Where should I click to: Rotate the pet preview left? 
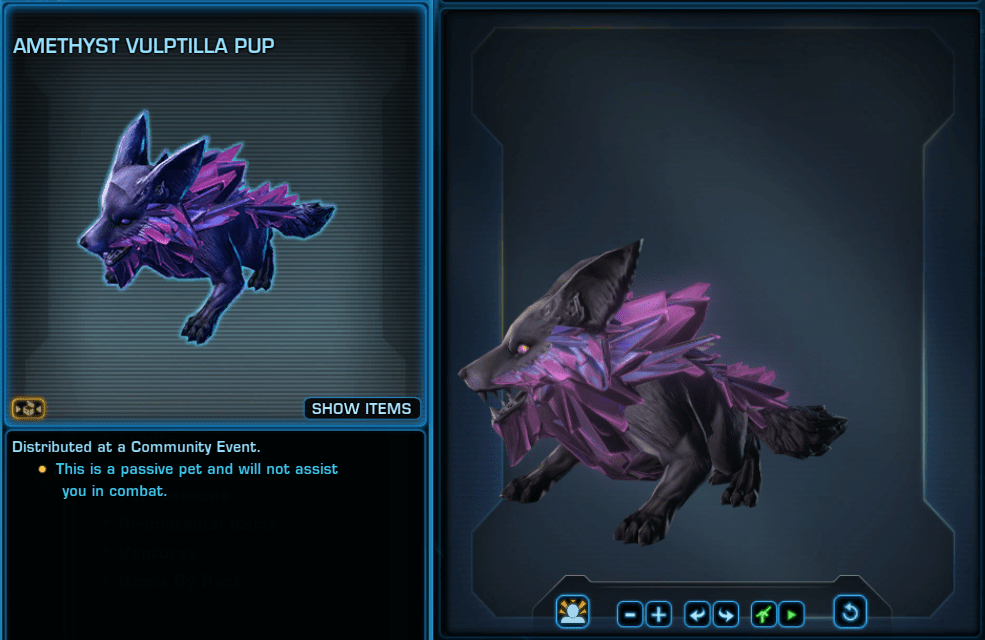click(x=697, y=614)
